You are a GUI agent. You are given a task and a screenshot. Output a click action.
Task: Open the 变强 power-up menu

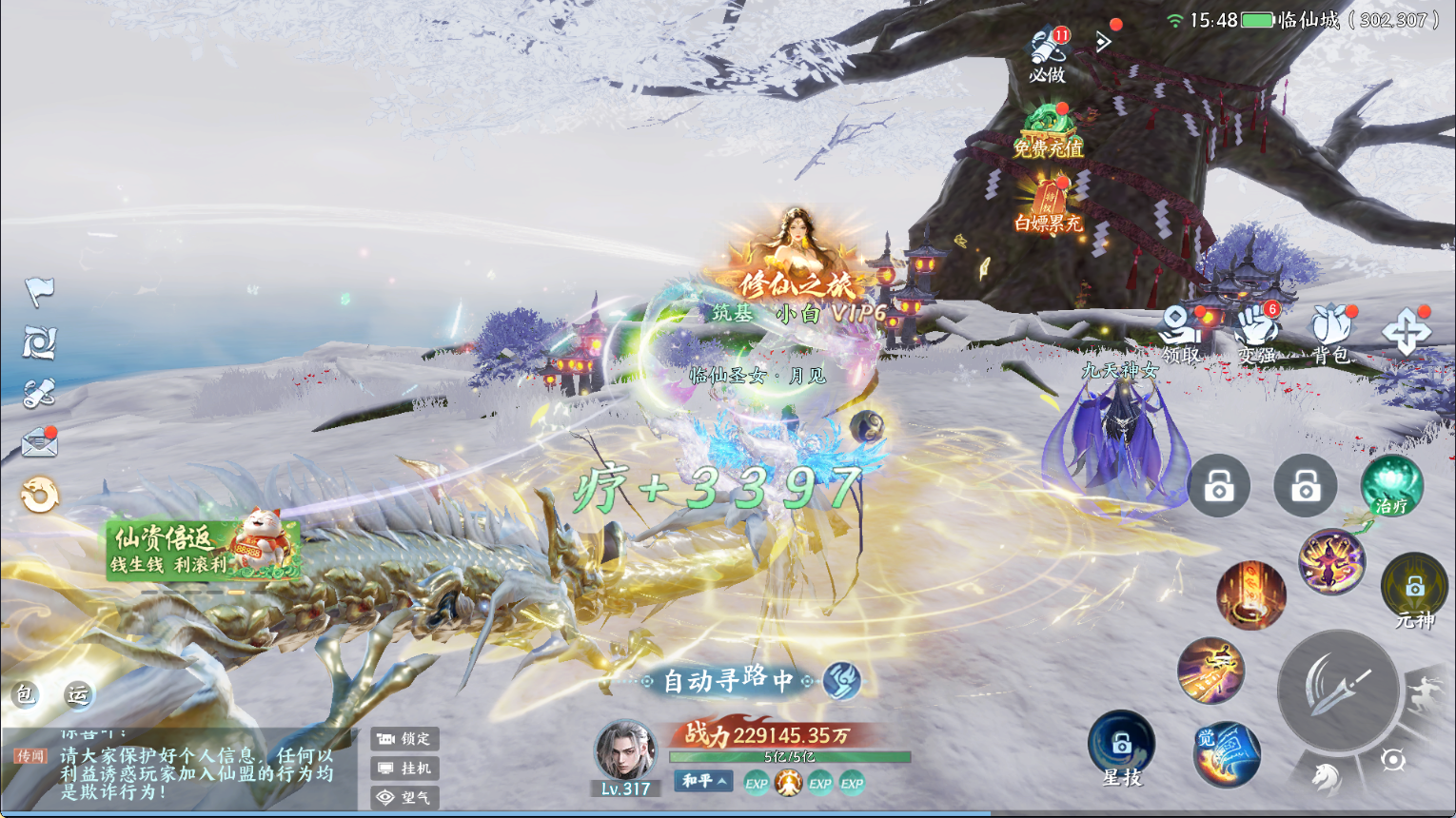tap(1257, 335)
